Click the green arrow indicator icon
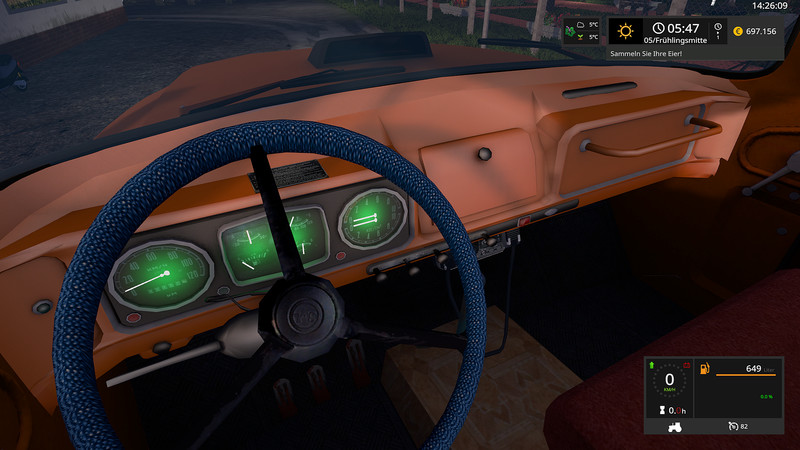This screenshot has height=450, width=800. [x=652, y=364]
